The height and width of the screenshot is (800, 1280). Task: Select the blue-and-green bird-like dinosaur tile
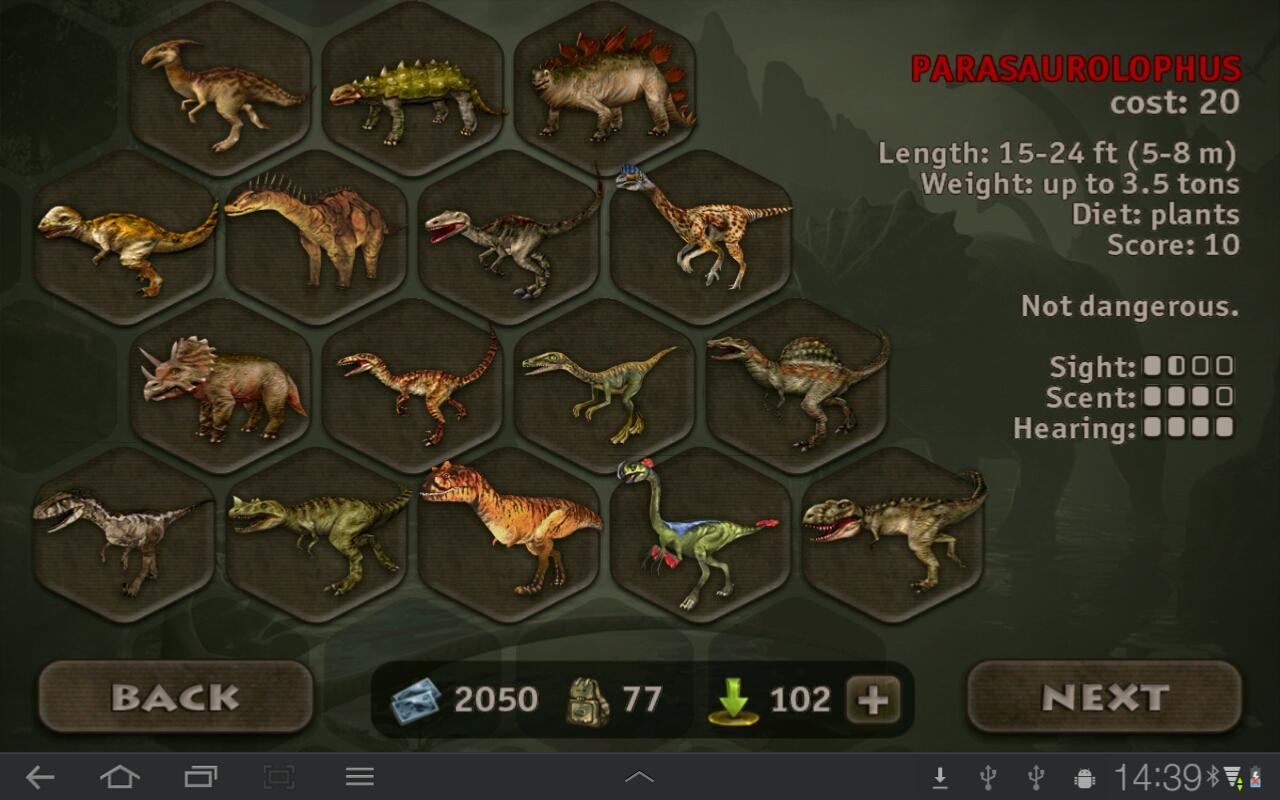point(700,535)
